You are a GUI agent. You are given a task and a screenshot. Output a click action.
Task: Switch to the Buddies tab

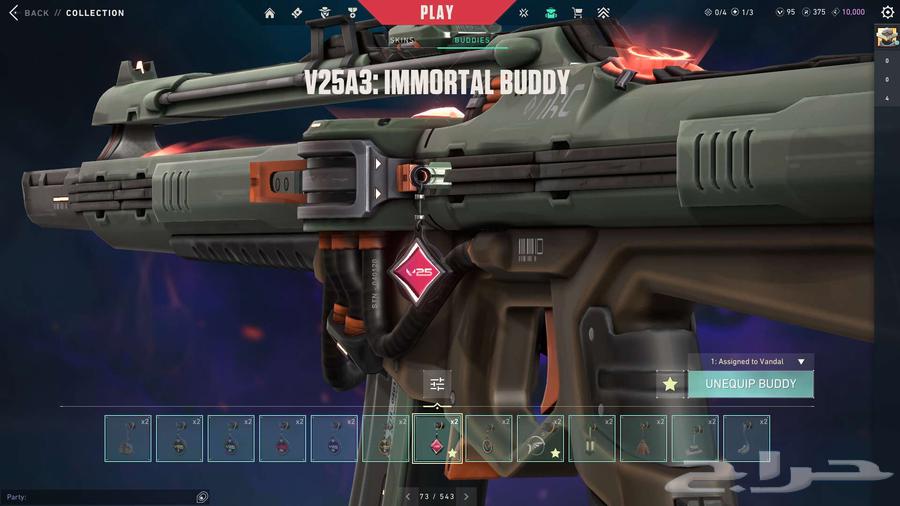tap(471, 40)
